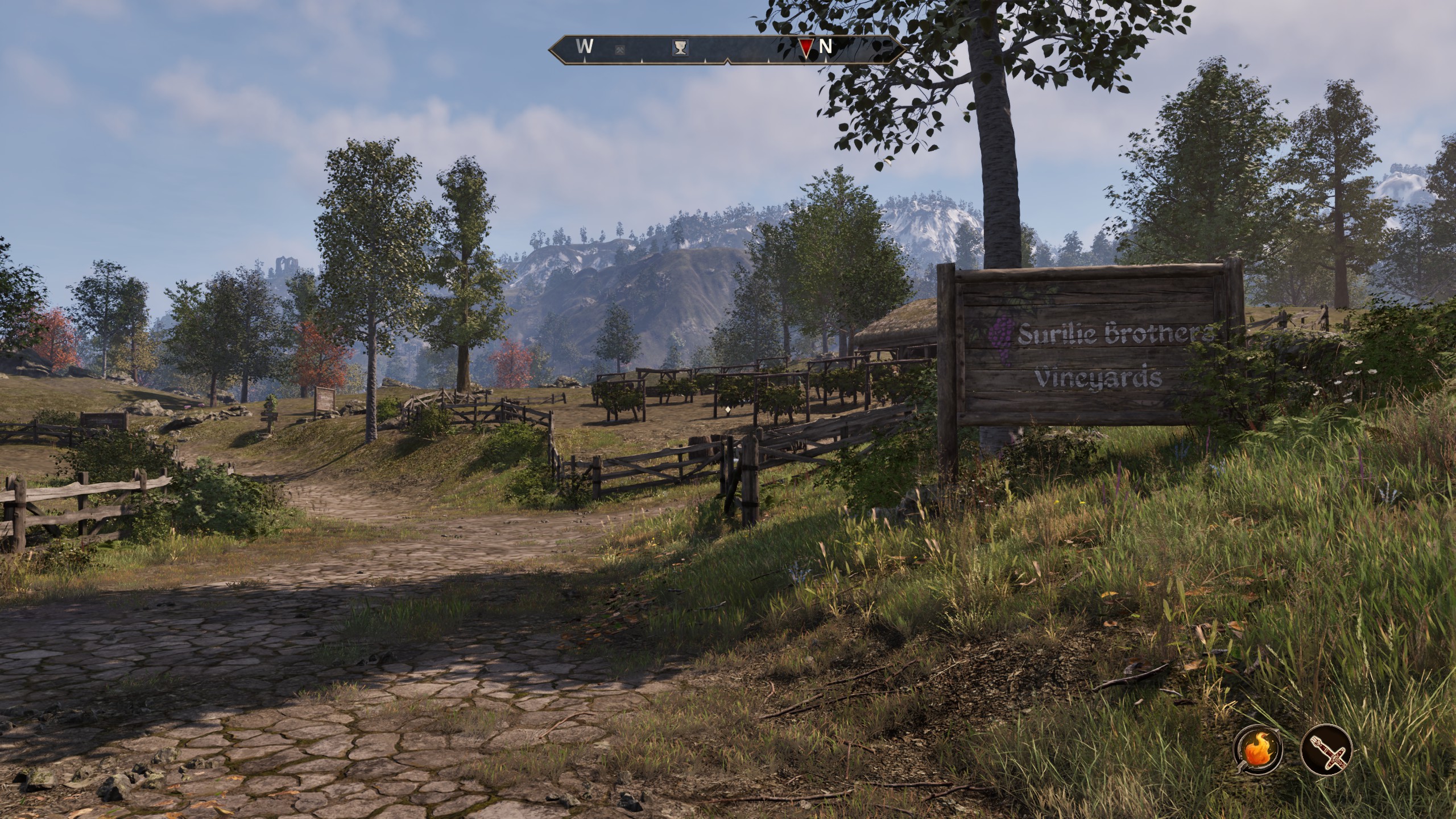Click the red arrow marker near North

805,47
